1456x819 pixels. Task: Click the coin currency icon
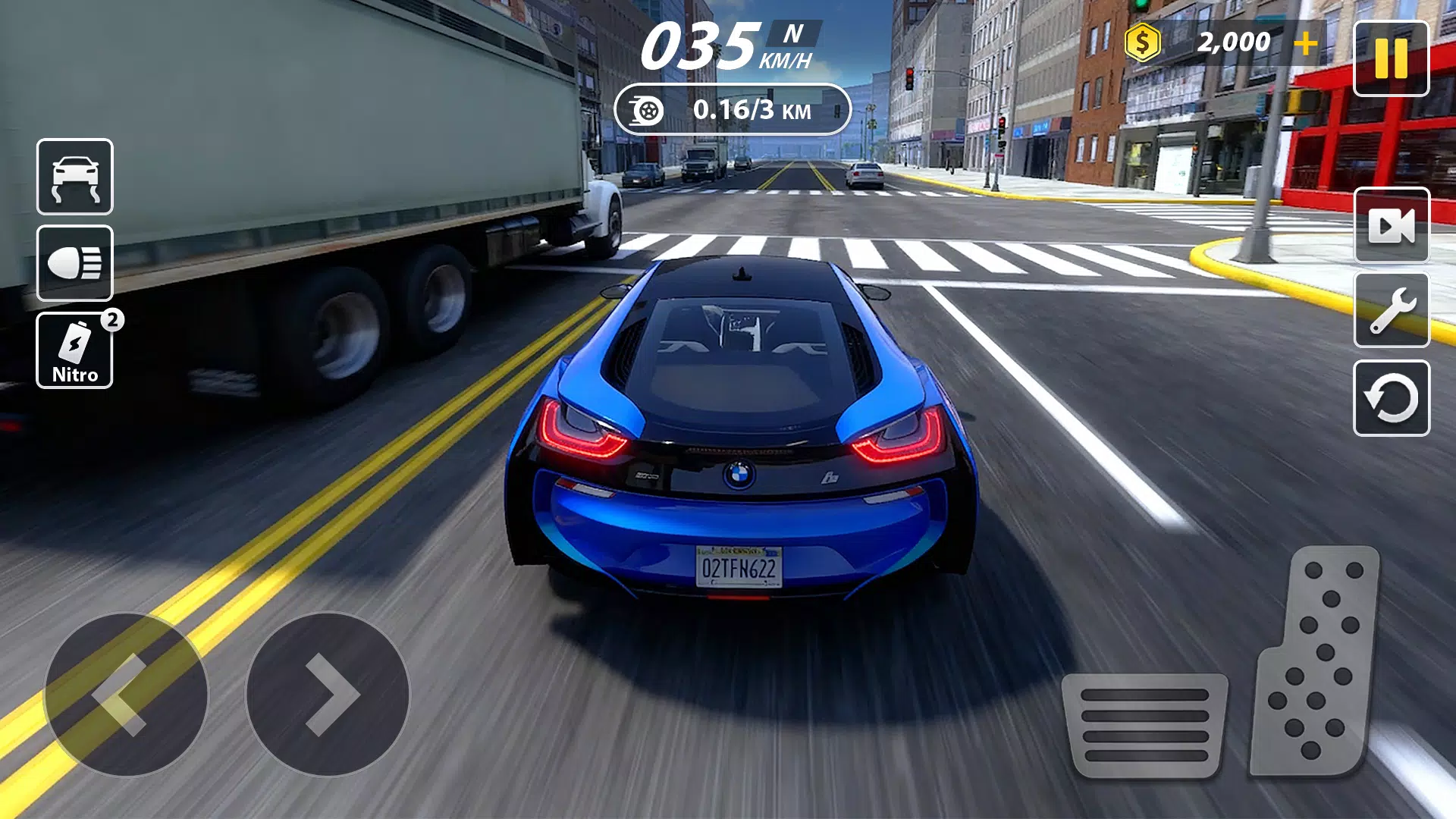(1142, 42)
